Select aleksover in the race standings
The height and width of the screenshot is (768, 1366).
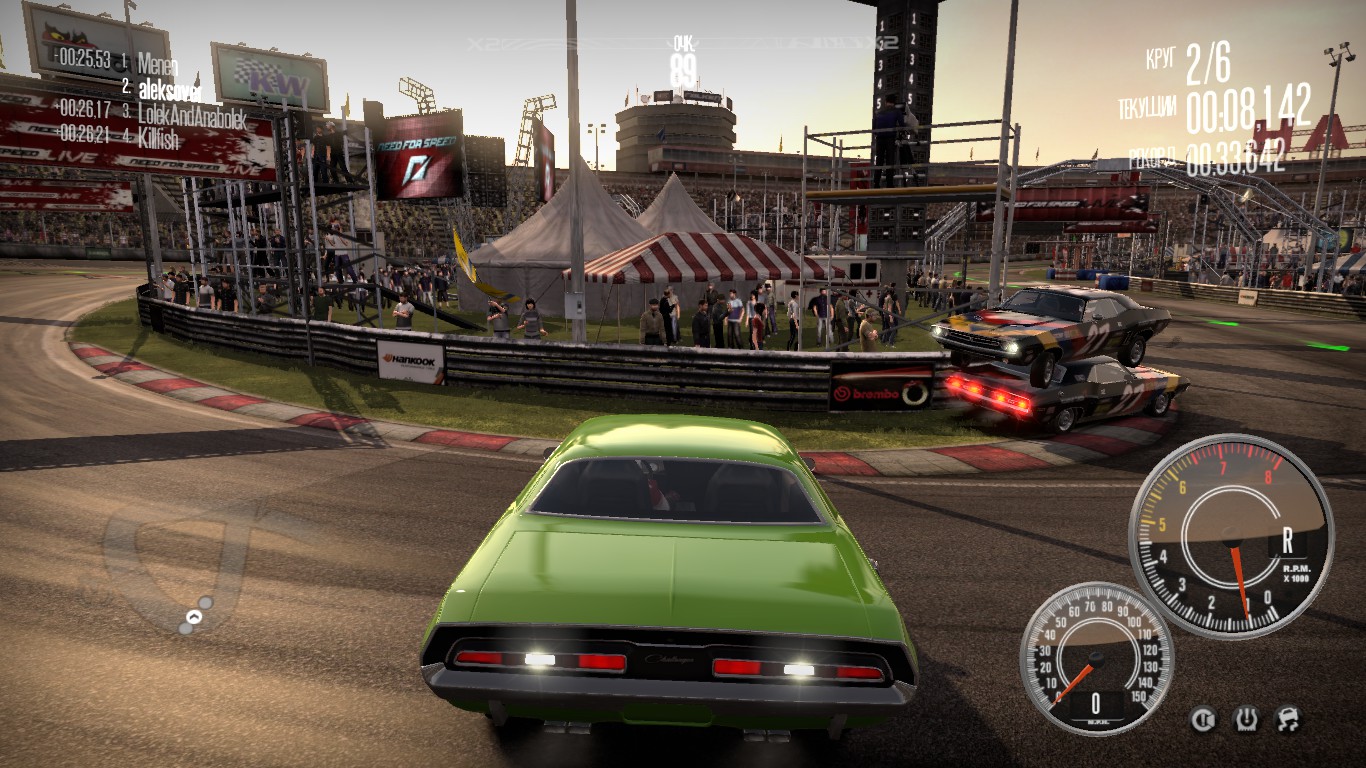tap(169, 88)
